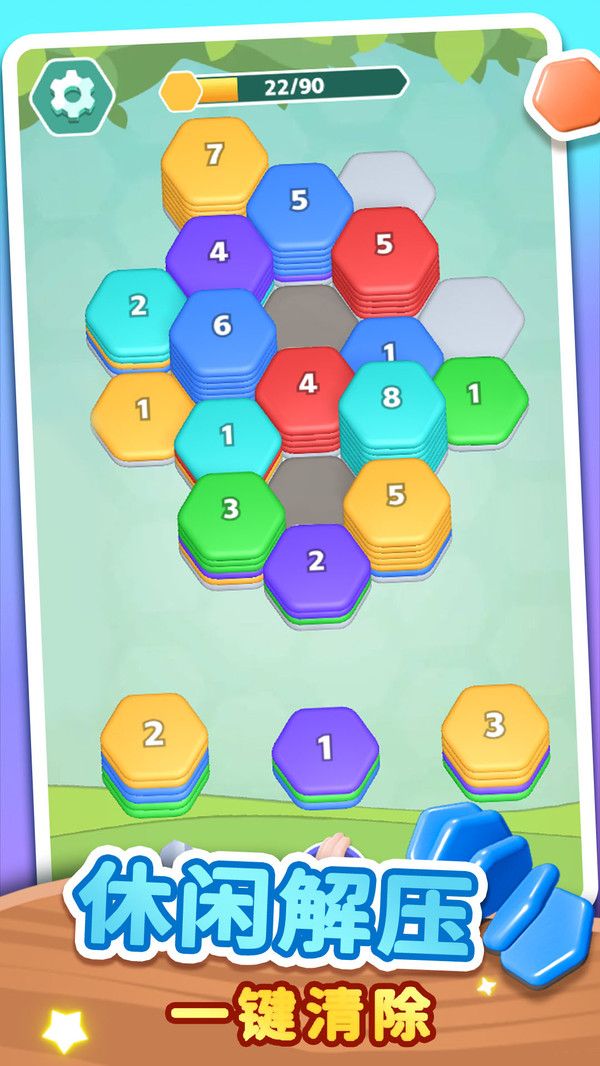
Task: Open the settings gear menu
Action: pos(71,95)
